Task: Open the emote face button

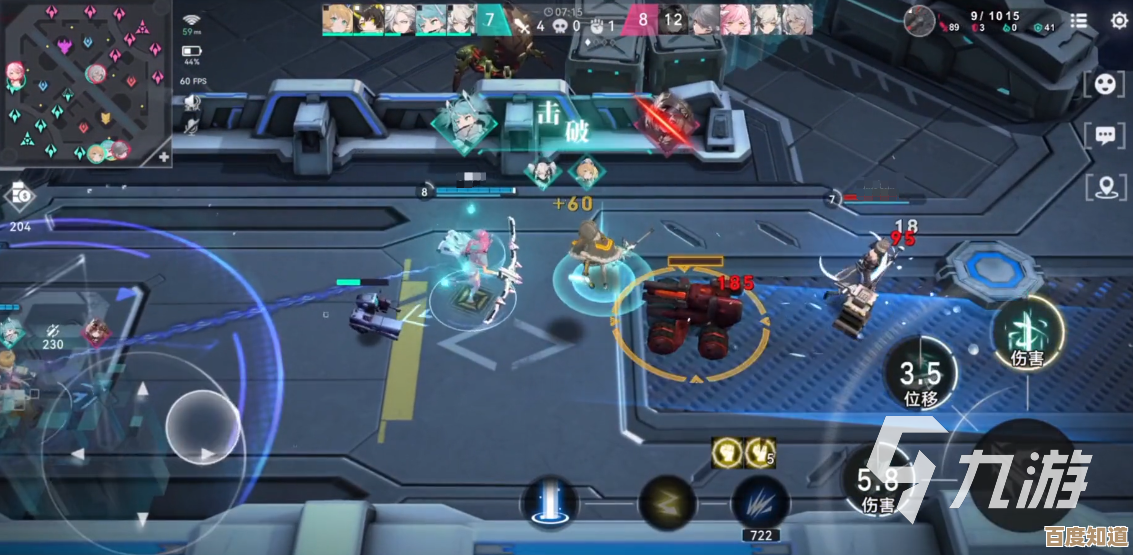Action: [x=1104, y=85]
